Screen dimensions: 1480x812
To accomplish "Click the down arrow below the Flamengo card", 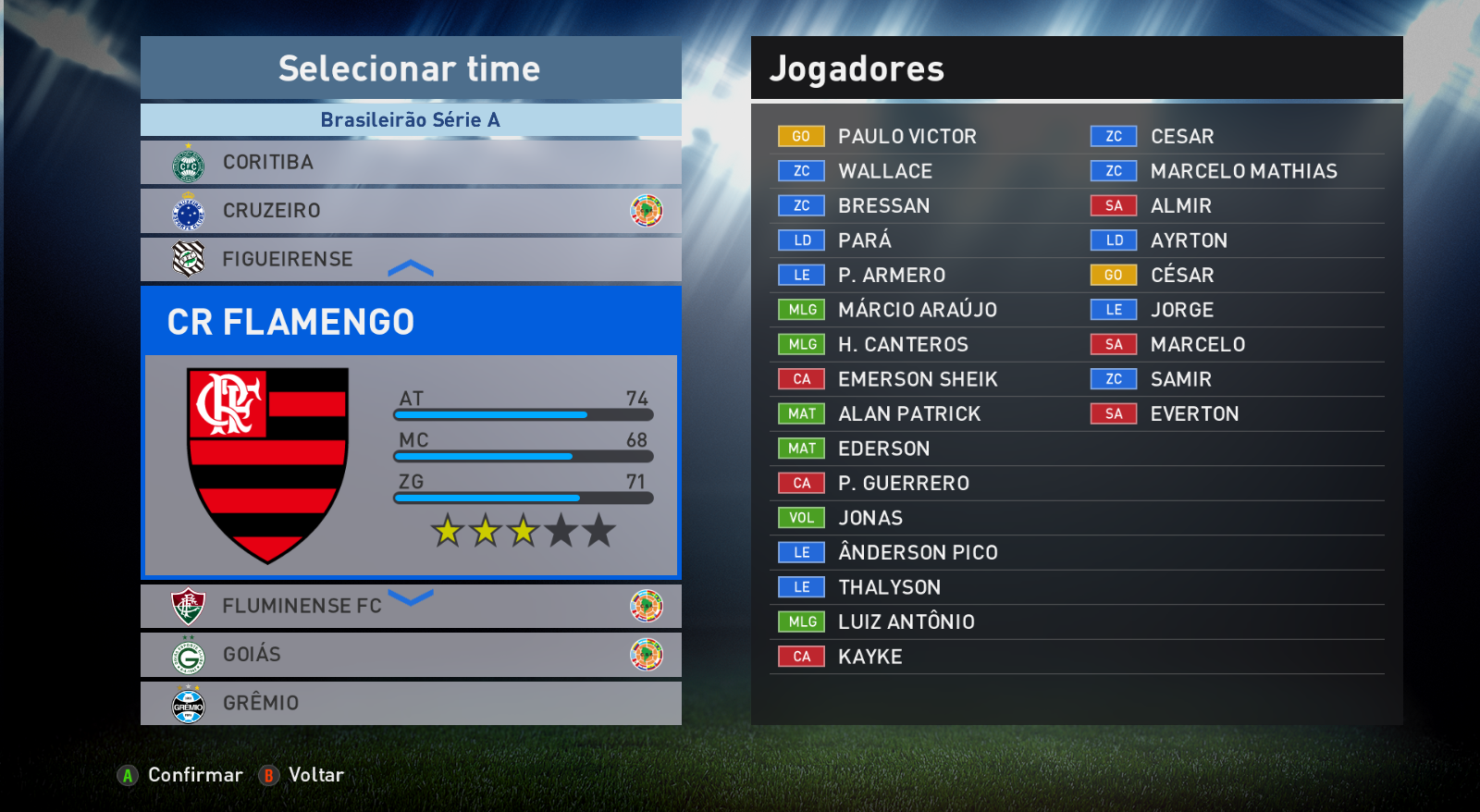I will point(411,597).
